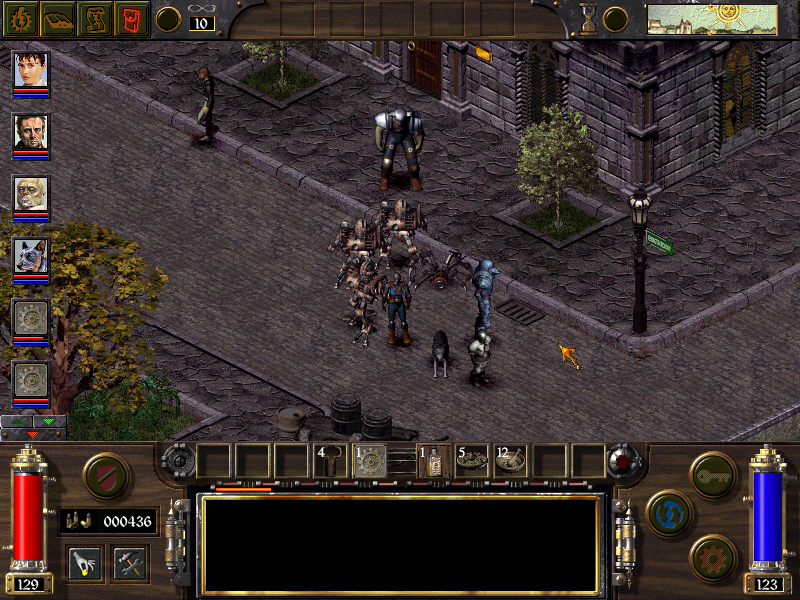Screen dimensions: 800x600
Task: Use the hotbar lockpick slot with 4
Action: 331,461
